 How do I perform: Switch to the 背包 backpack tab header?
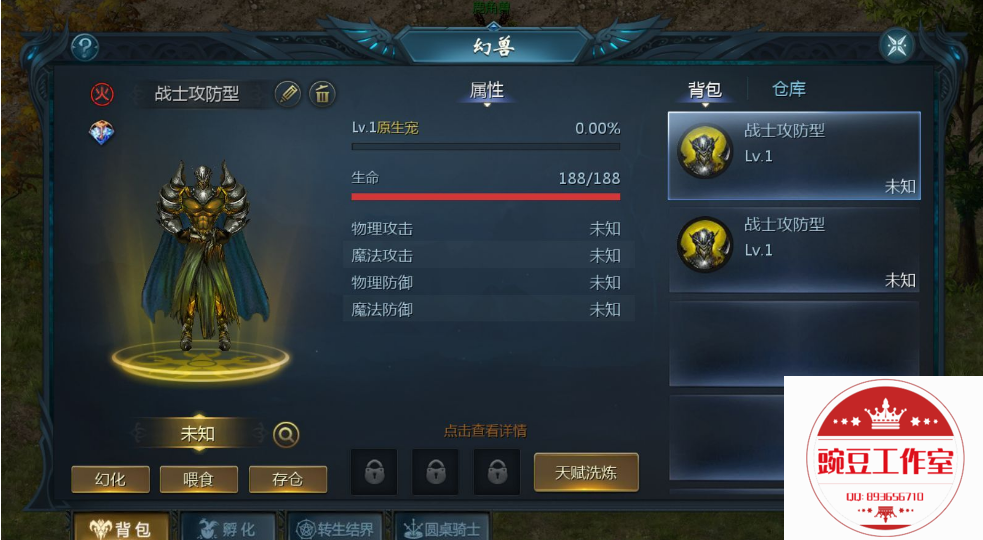pos(704,90)
